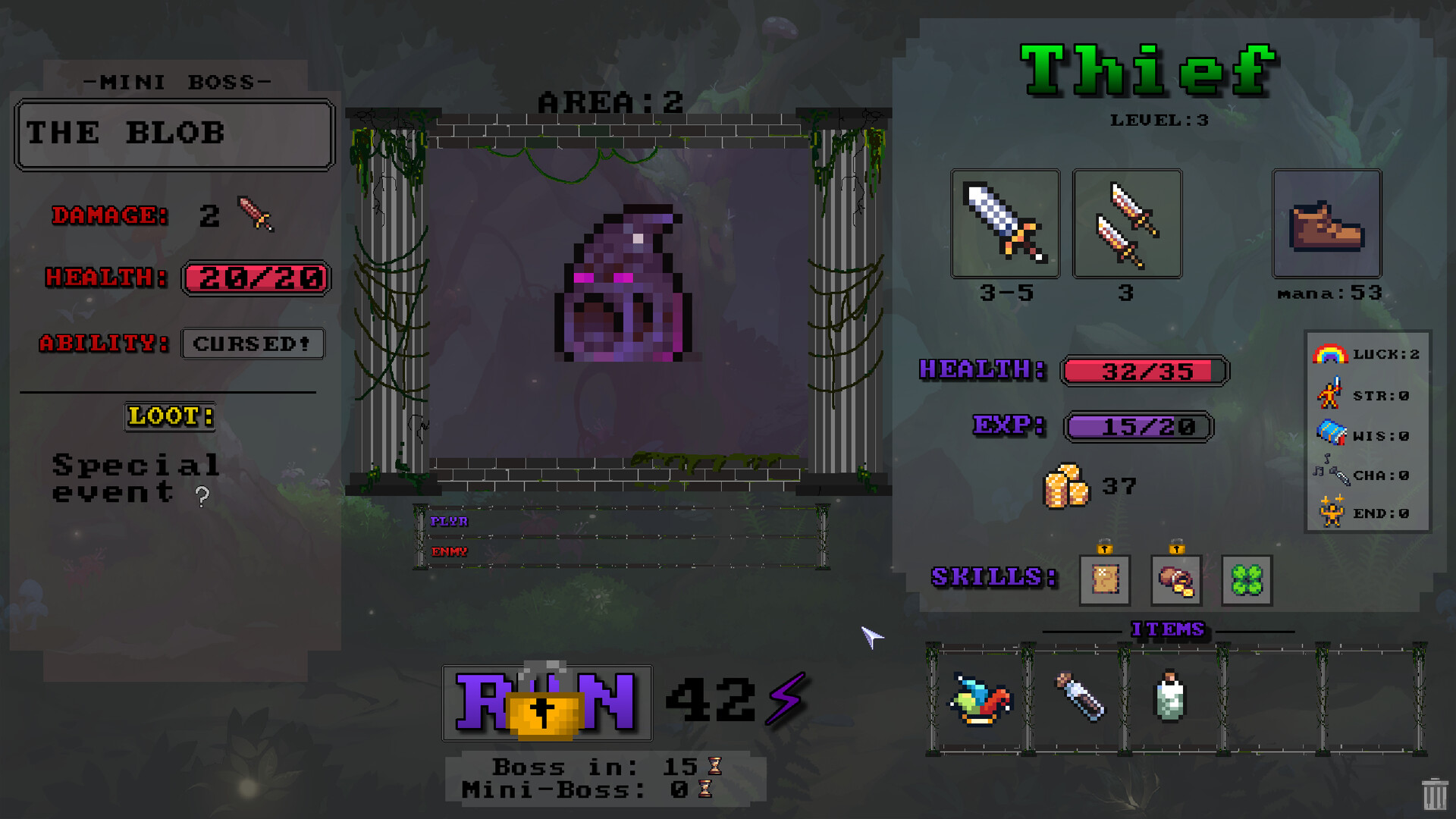Click the Thief EXP bar showing 15/20

click(x=1137, y=427)
